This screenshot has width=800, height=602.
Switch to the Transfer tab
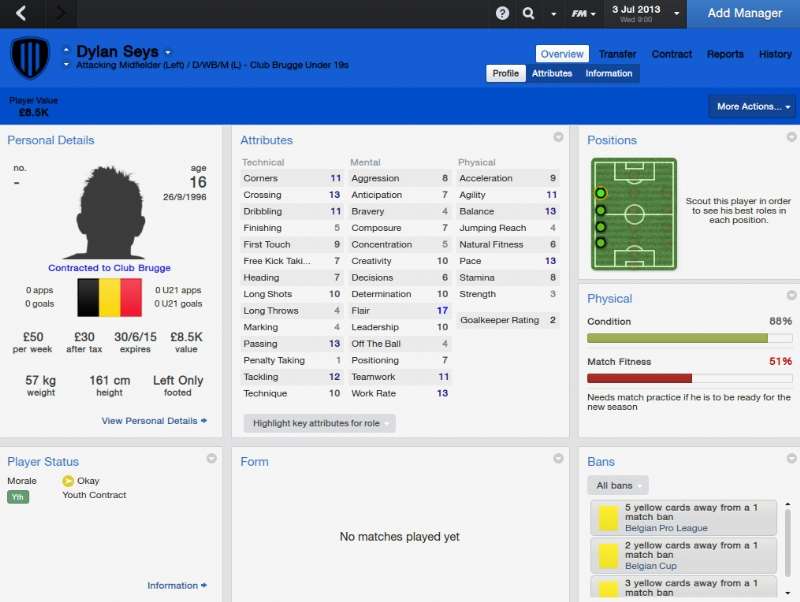pyautogui.click(x=618, y=54)
